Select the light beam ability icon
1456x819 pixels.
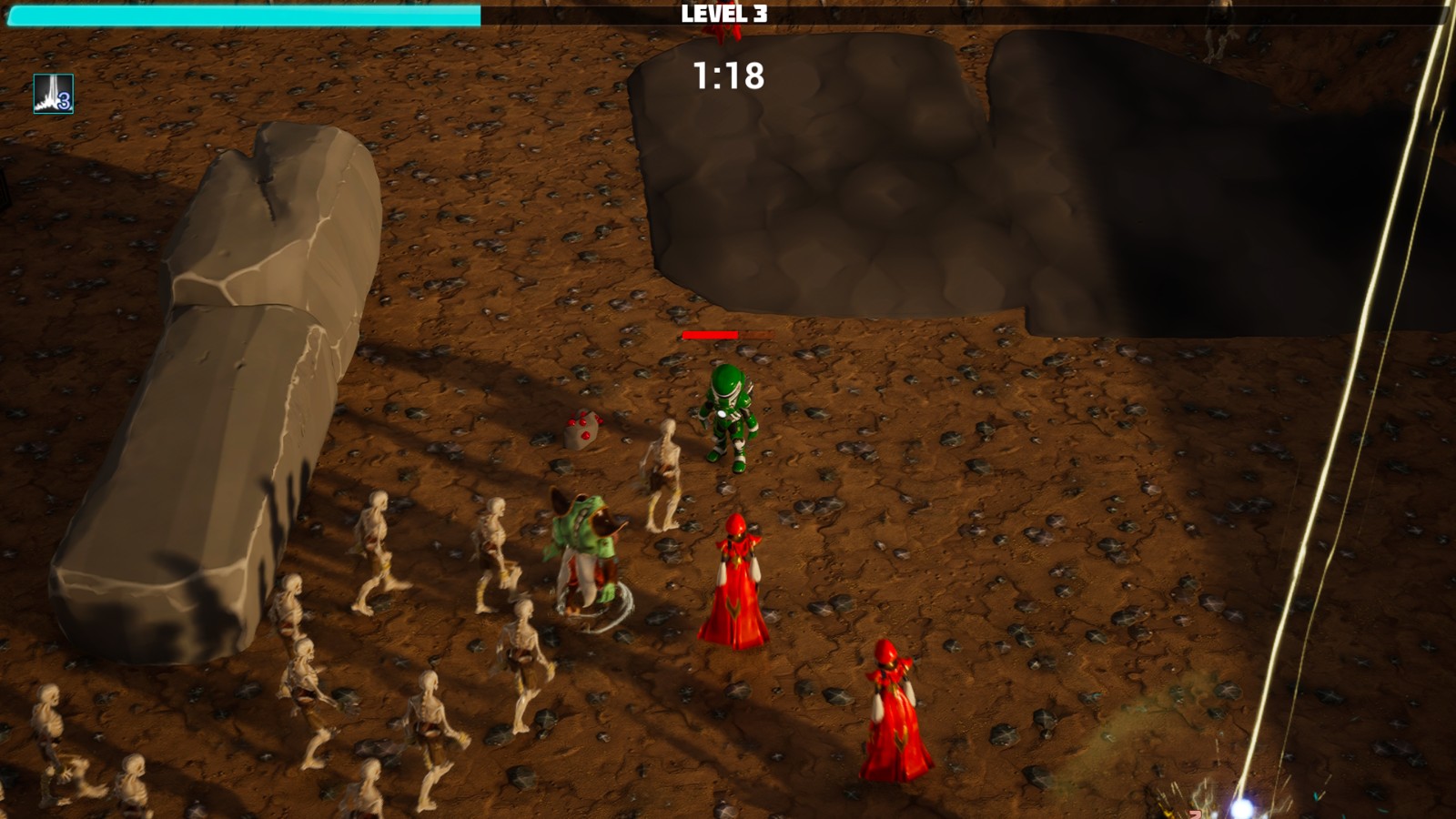click(x=53, y=94)
